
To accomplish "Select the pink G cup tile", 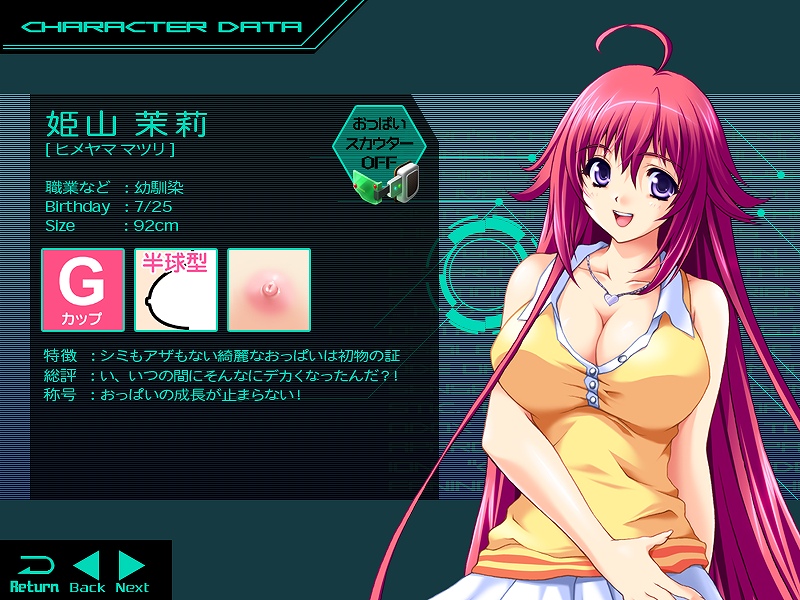I will (x=83, y=290).
